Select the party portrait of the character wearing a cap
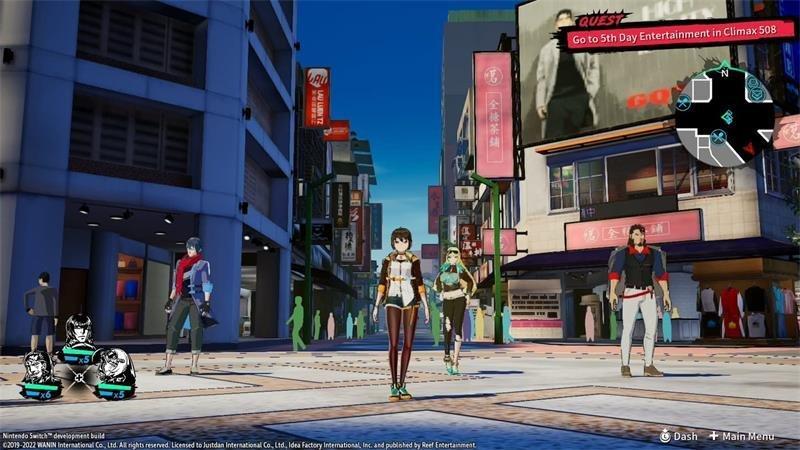 [x=115, y=367]
